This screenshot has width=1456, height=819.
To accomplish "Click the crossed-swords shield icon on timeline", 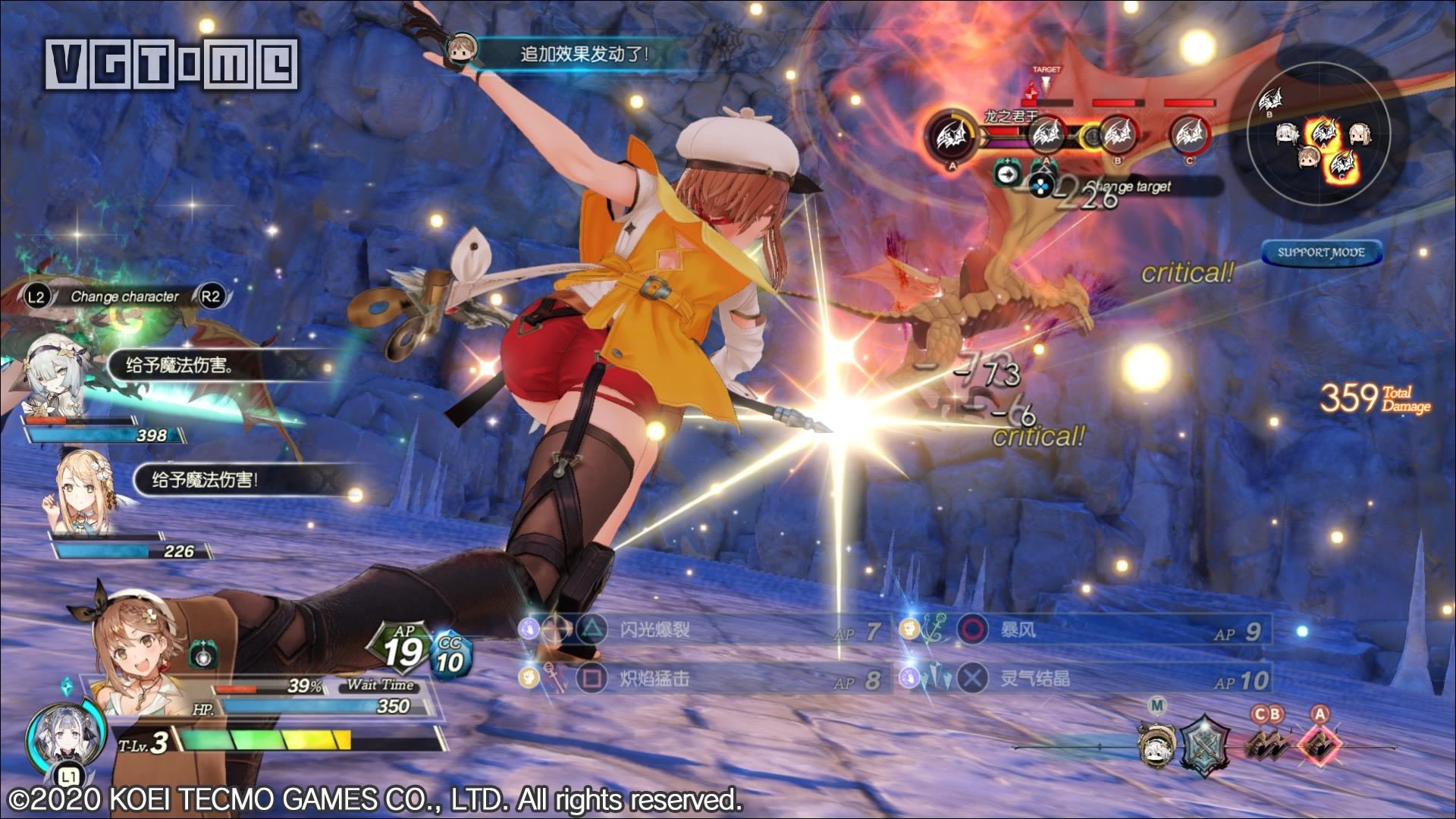I will pos(1206,743).
